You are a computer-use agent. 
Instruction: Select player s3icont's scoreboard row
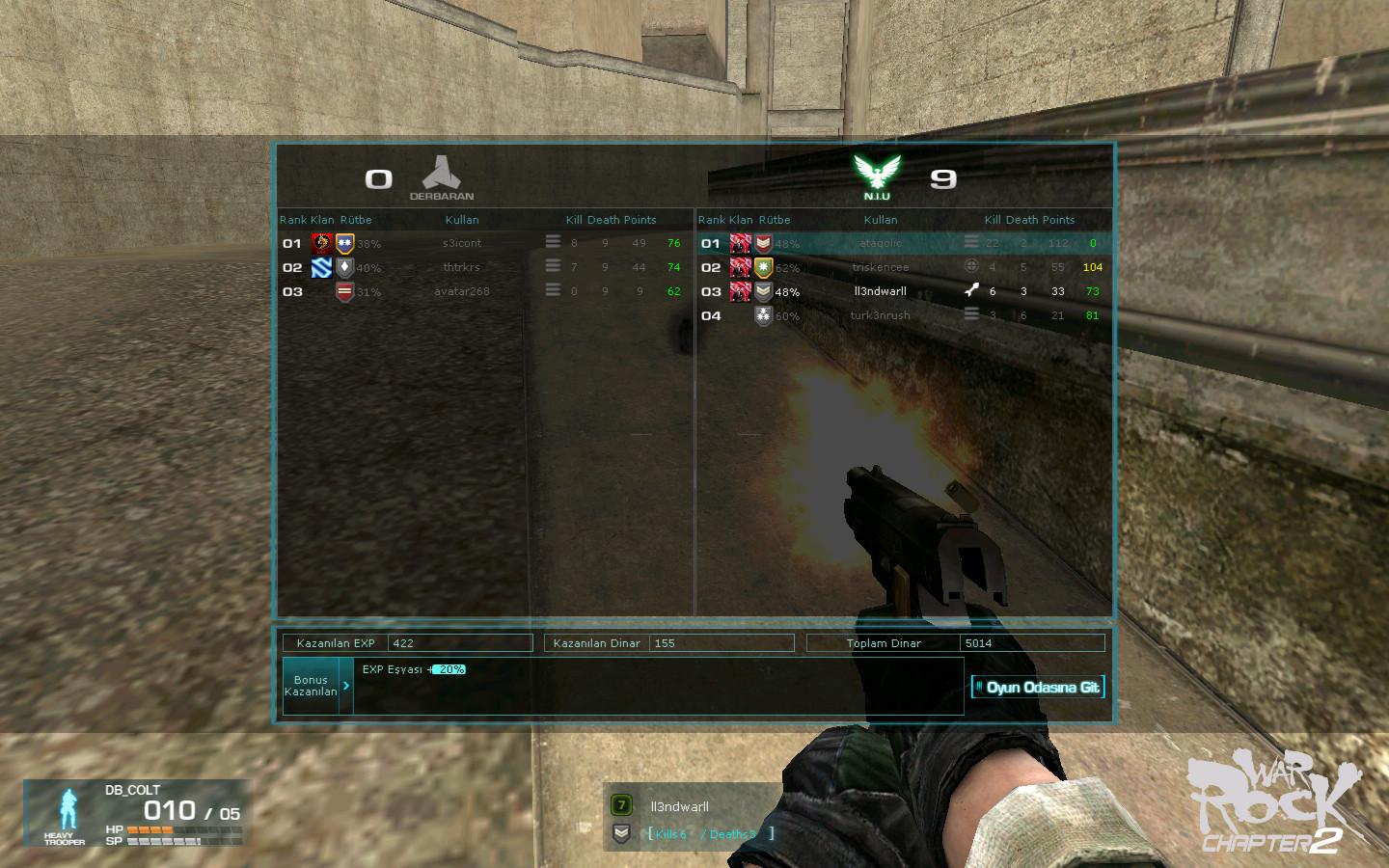pyautogui.click(x=462, y=243)
